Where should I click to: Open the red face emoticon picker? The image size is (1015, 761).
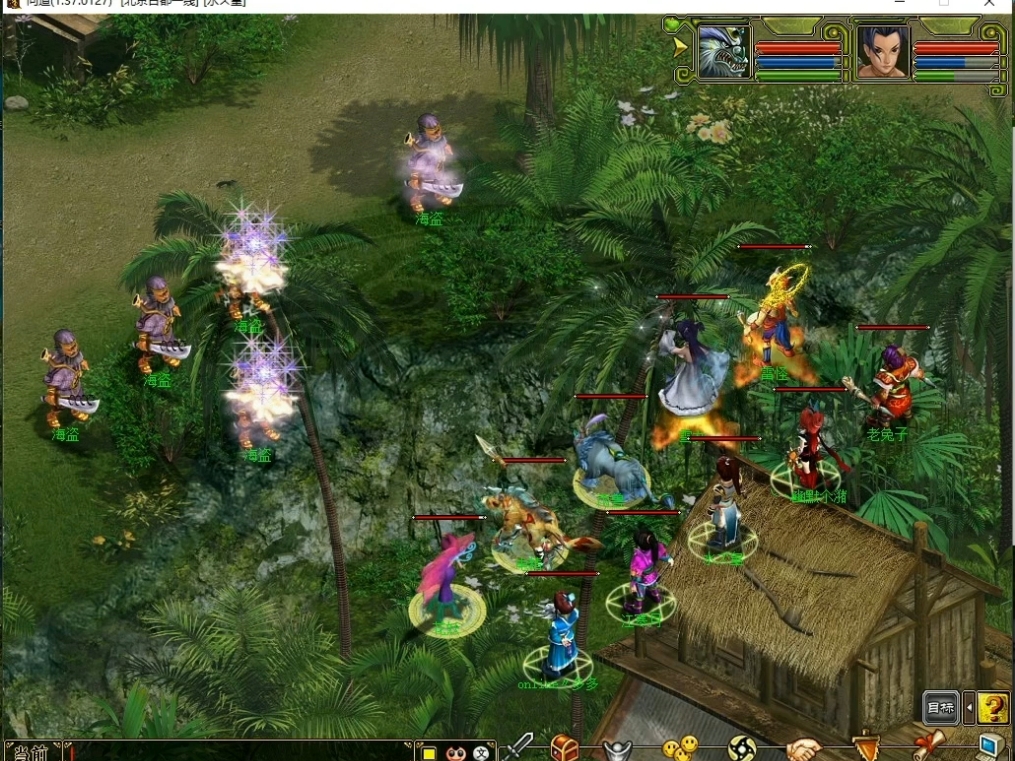[x=456, y=753]
